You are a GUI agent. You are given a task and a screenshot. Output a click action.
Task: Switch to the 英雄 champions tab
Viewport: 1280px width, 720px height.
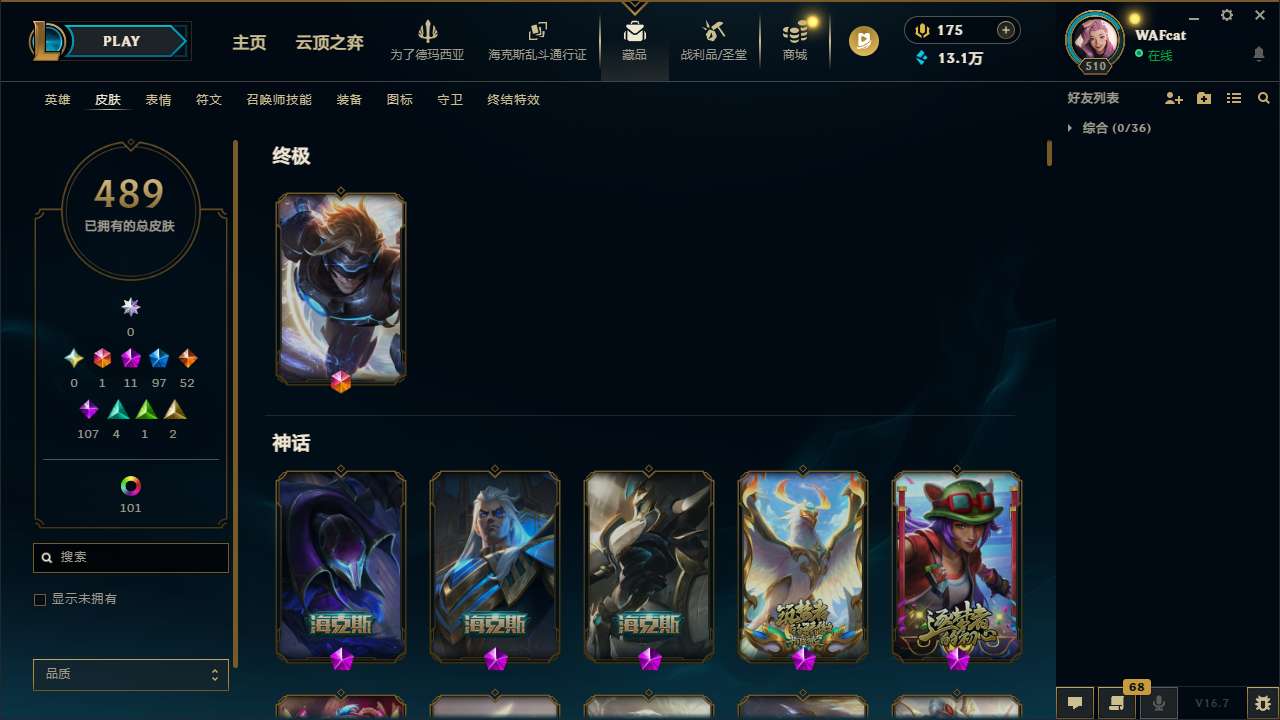coord(57,100)
